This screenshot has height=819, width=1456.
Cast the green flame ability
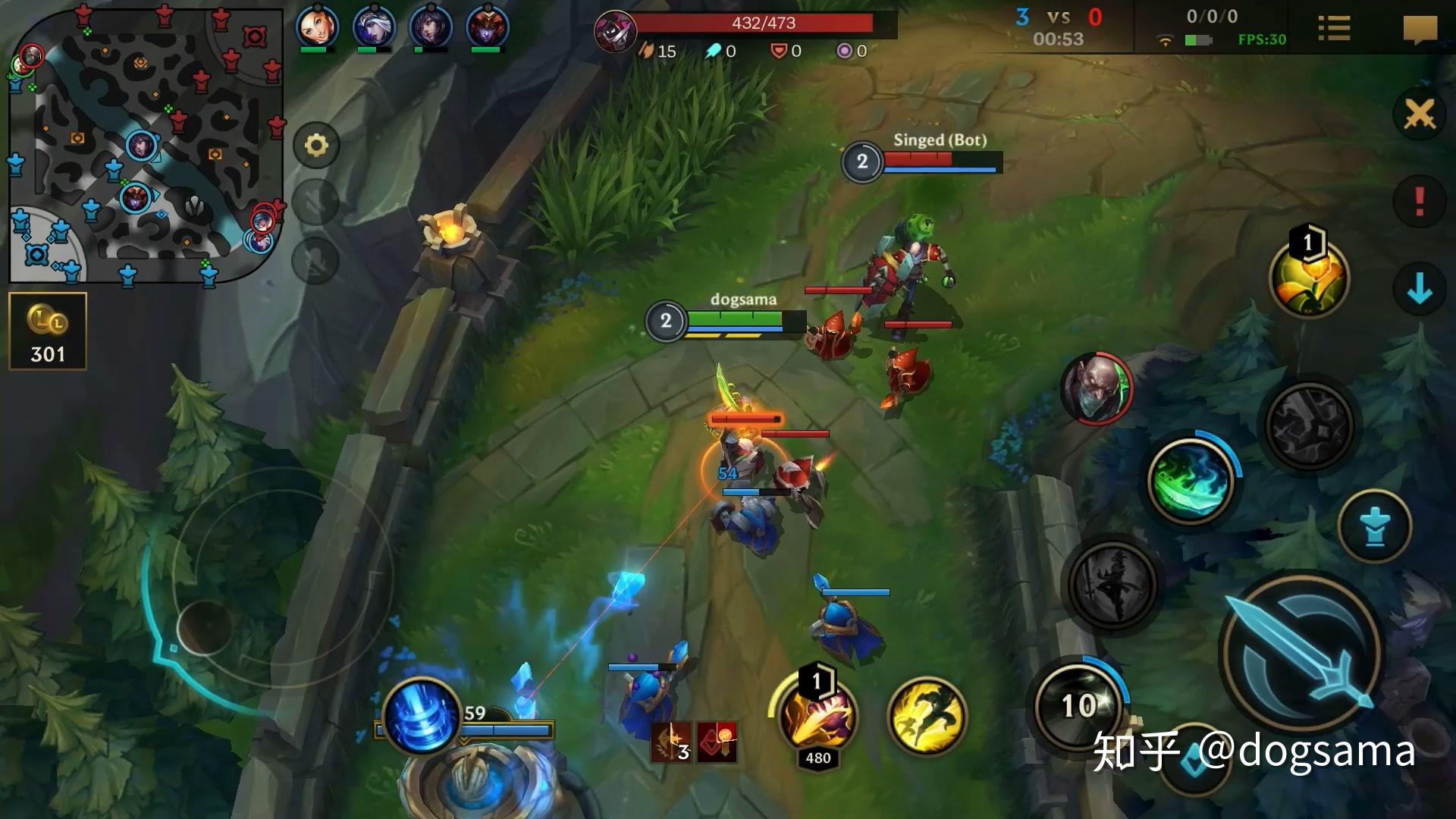pos(1191,481)
